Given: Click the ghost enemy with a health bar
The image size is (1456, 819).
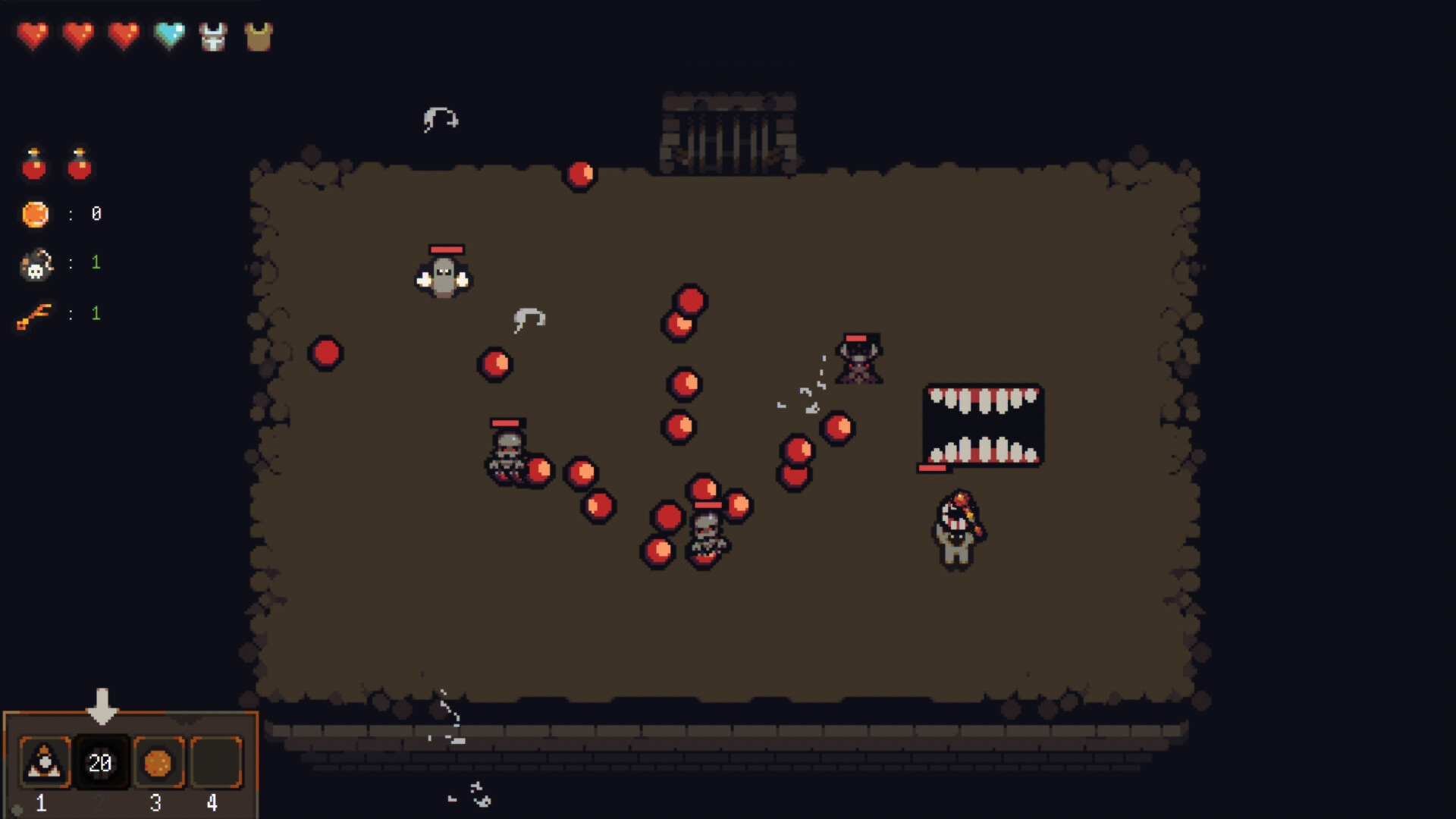Looking at the screenshot, I should [x=444, y=277].
